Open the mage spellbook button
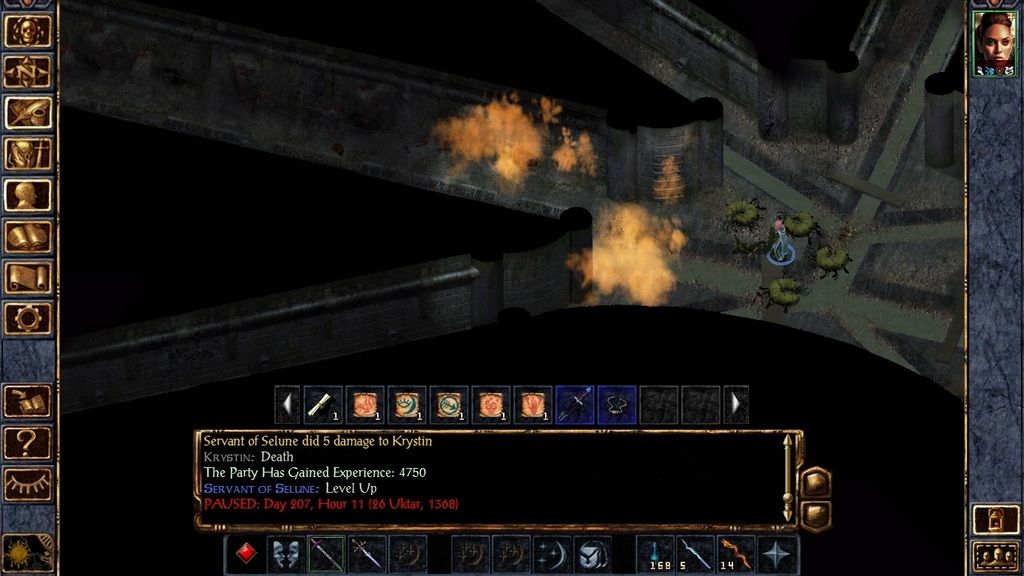Image resolution: width=1024 pixels, height=576 pixels. click(x=28, y=236)
